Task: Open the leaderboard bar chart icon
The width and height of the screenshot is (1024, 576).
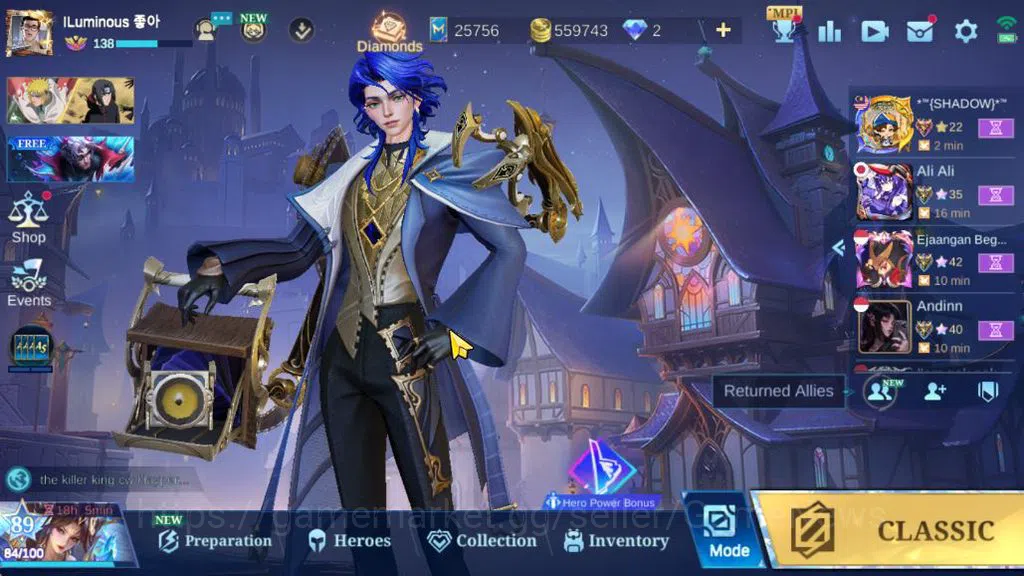Action: tap(829, 31)
